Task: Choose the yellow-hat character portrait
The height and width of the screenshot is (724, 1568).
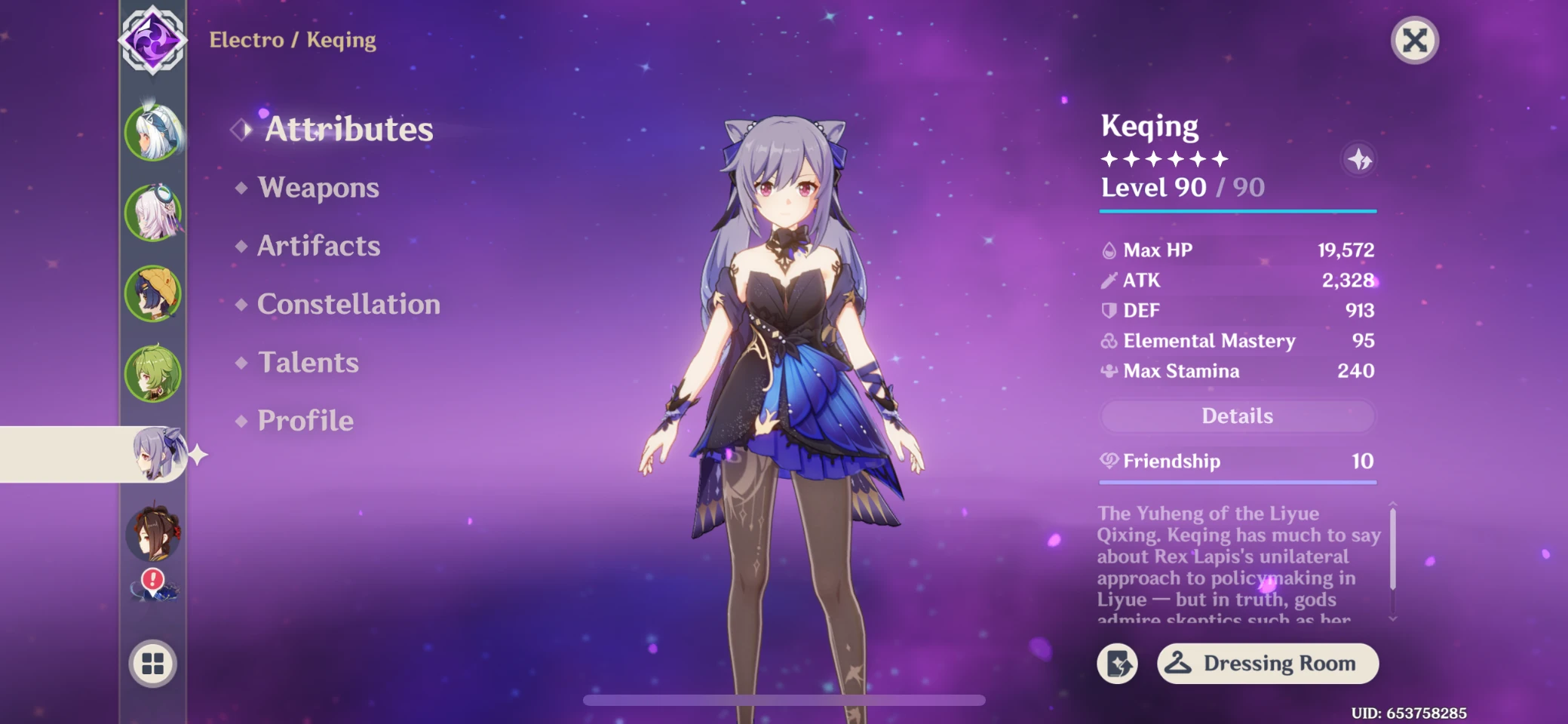Action: pos(153,293)
